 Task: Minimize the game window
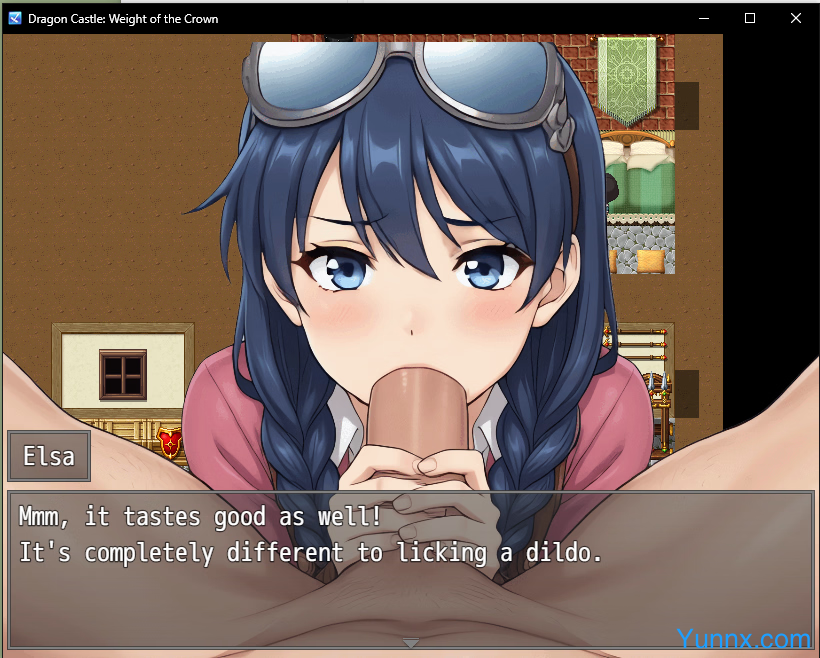[704, 18]
